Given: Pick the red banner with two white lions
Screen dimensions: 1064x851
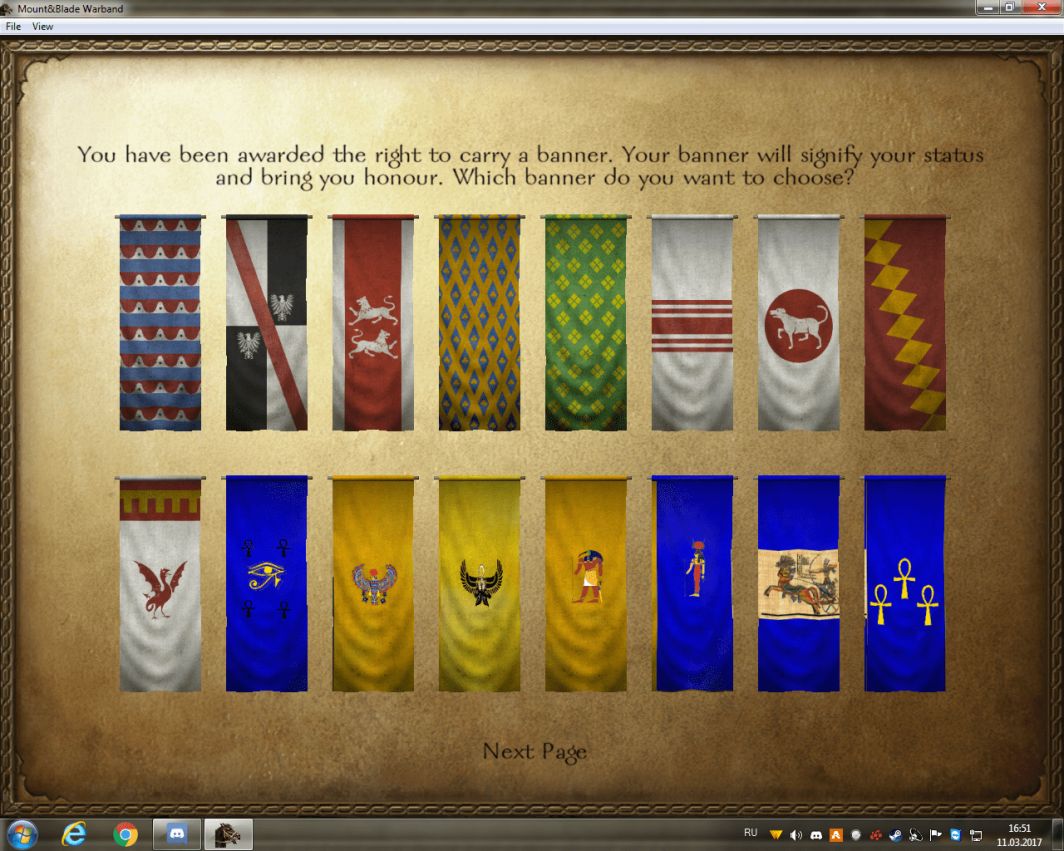Looking at the screenshot, I should coord(373,323).
